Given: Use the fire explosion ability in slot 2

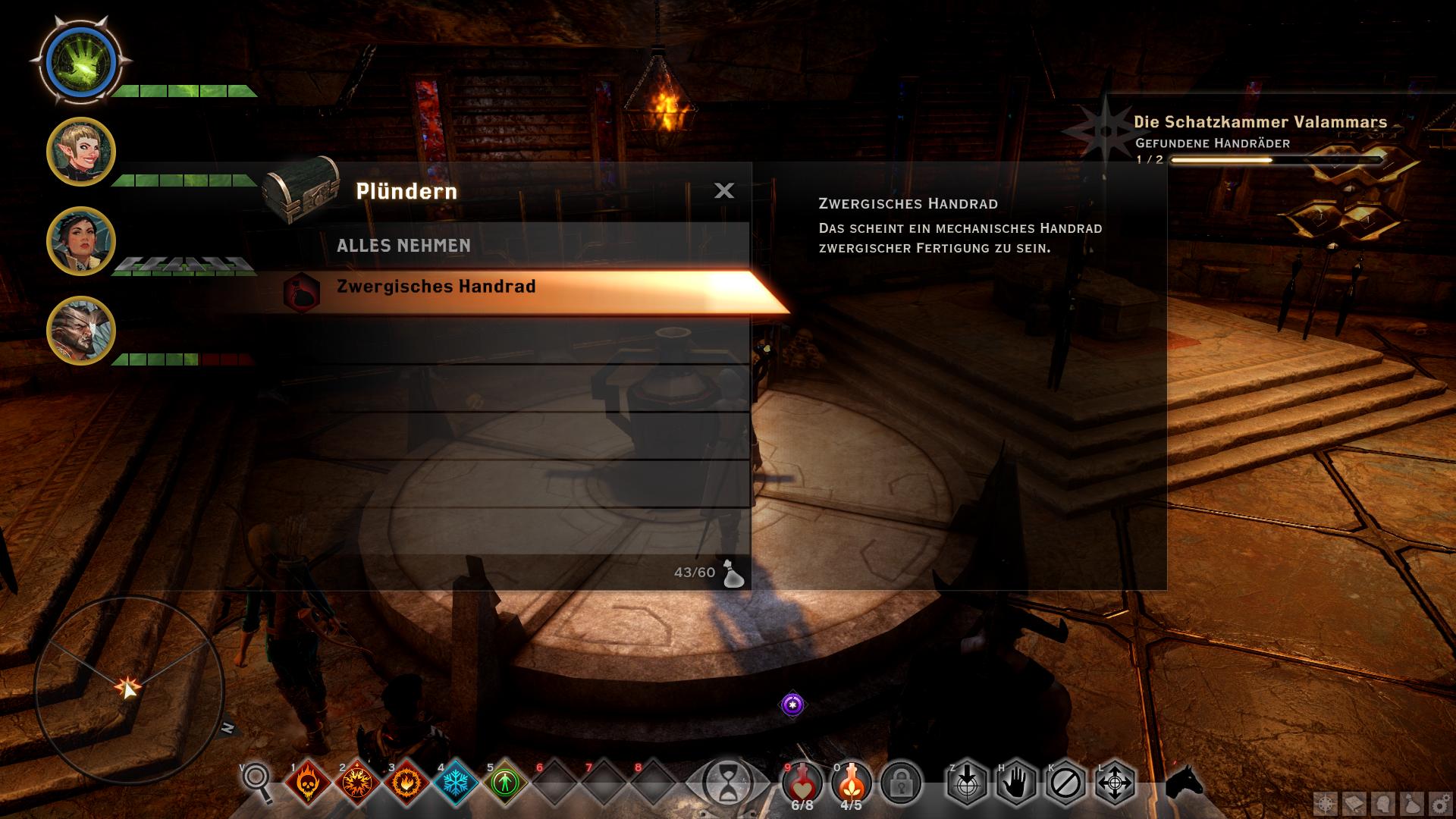Looking at the screenshot, I should [357, 783].
